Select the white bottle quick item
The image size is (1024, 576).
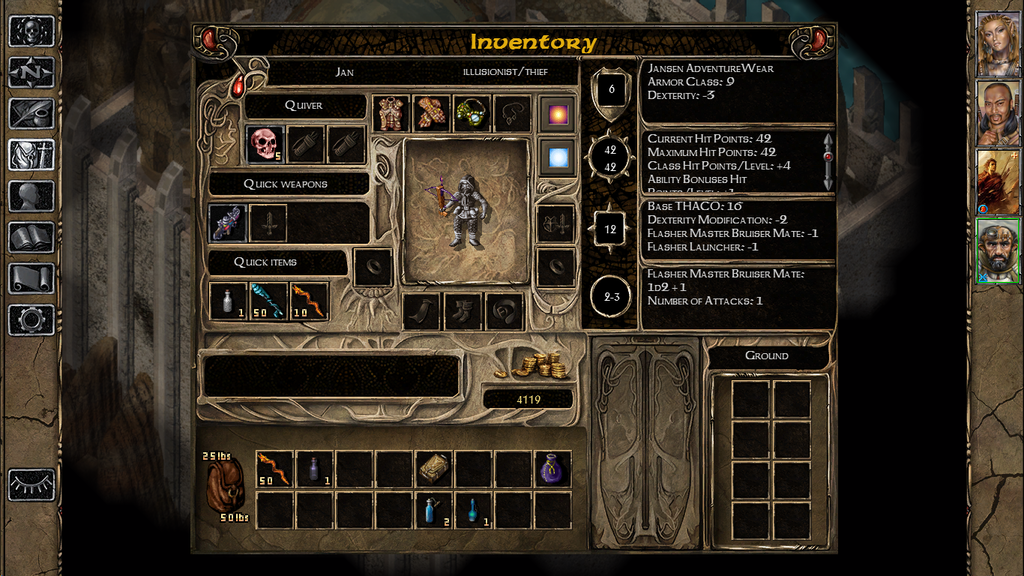[x=227, y=301]
